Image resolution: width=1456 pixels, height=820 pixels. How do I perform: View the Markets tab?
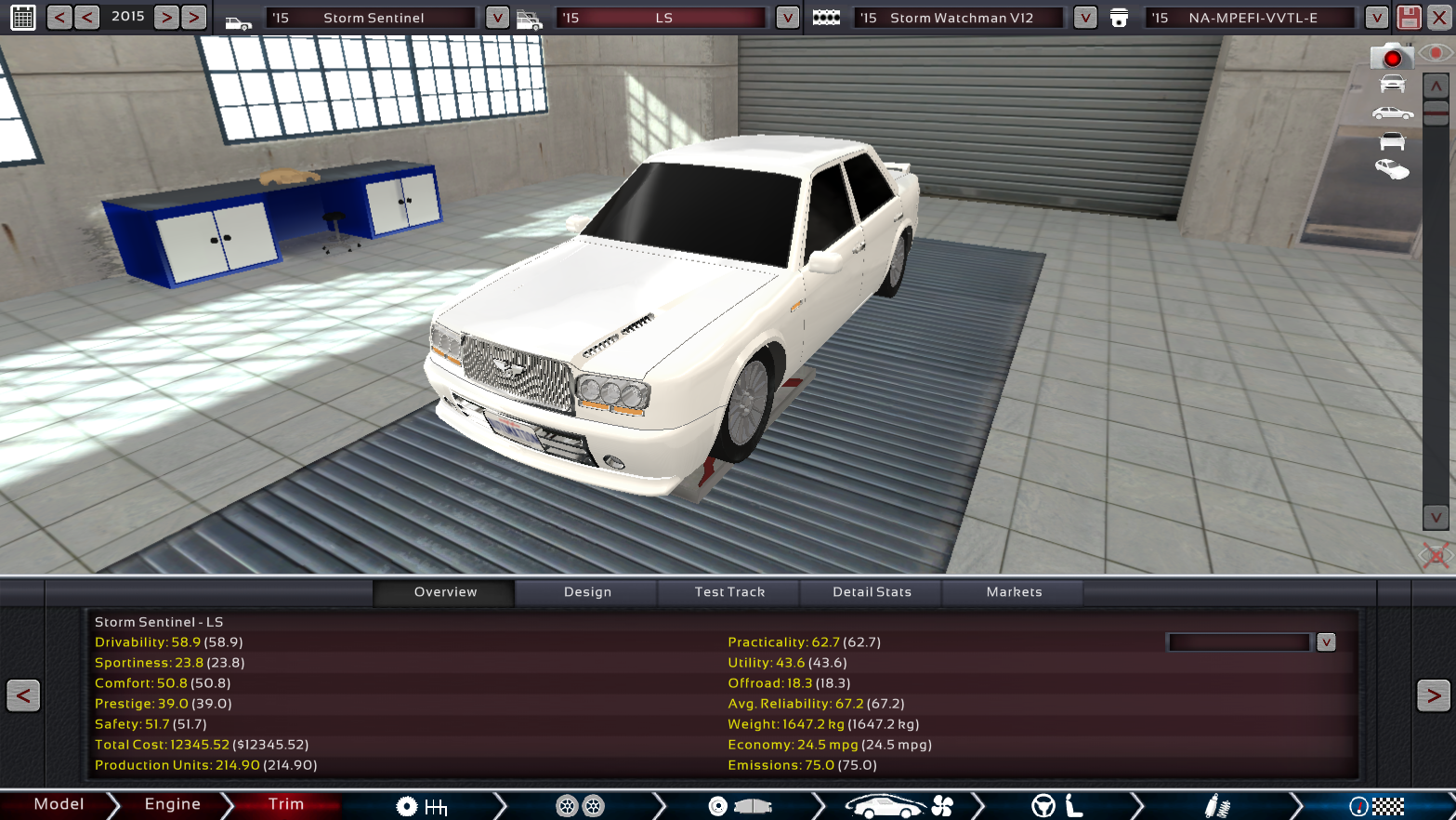click(1014, 592)
